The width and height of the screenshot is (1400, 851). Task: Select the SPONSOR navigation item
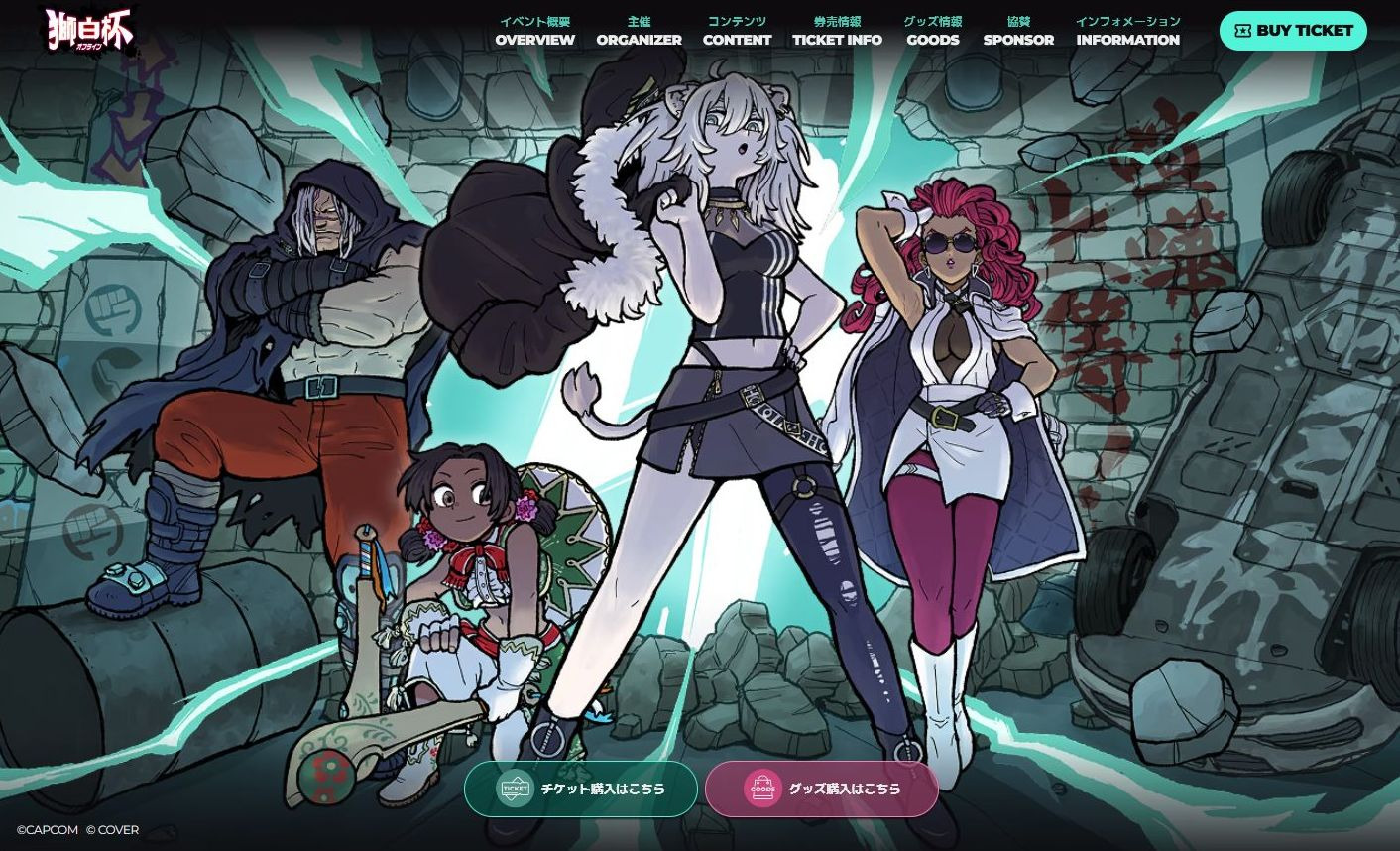(x=1017, y=31)
